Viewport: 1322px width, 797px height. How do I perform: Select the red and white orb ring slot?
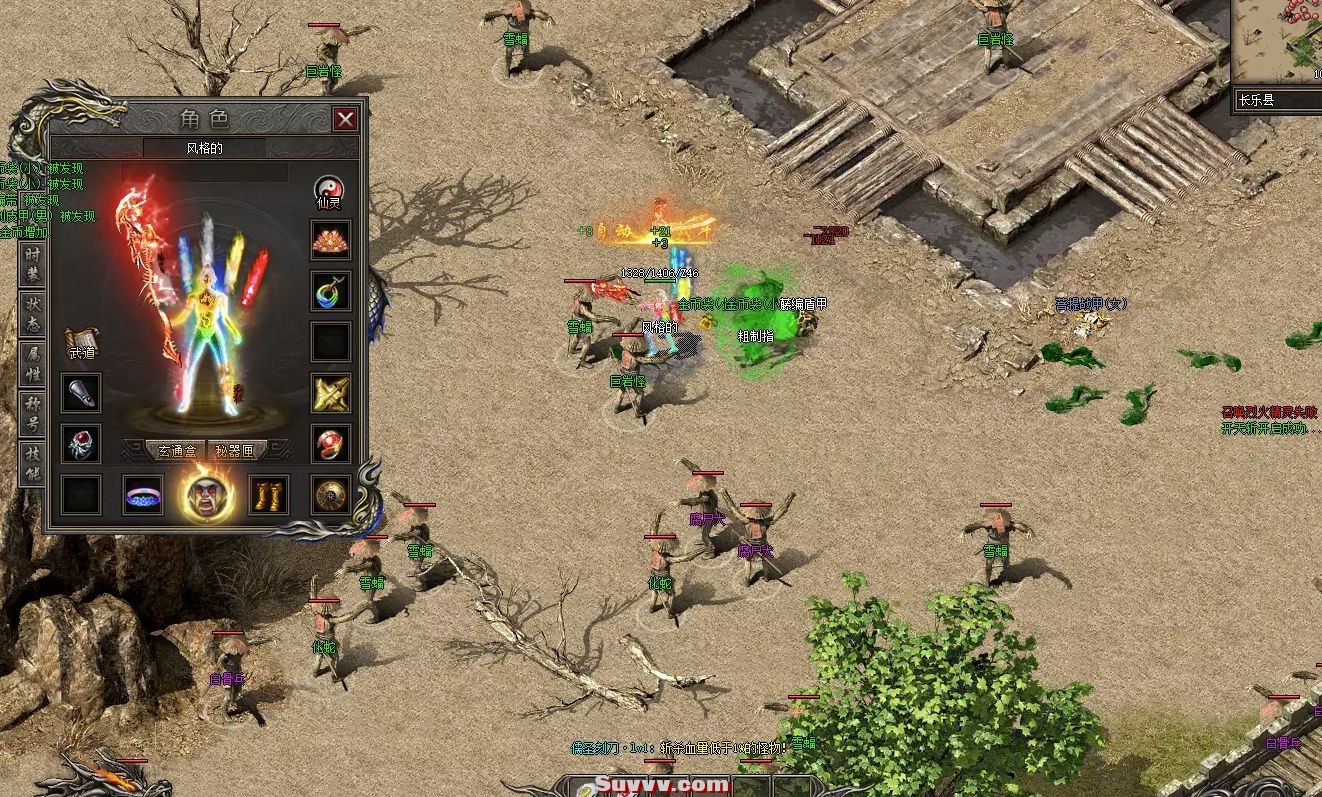coord(330,443)
